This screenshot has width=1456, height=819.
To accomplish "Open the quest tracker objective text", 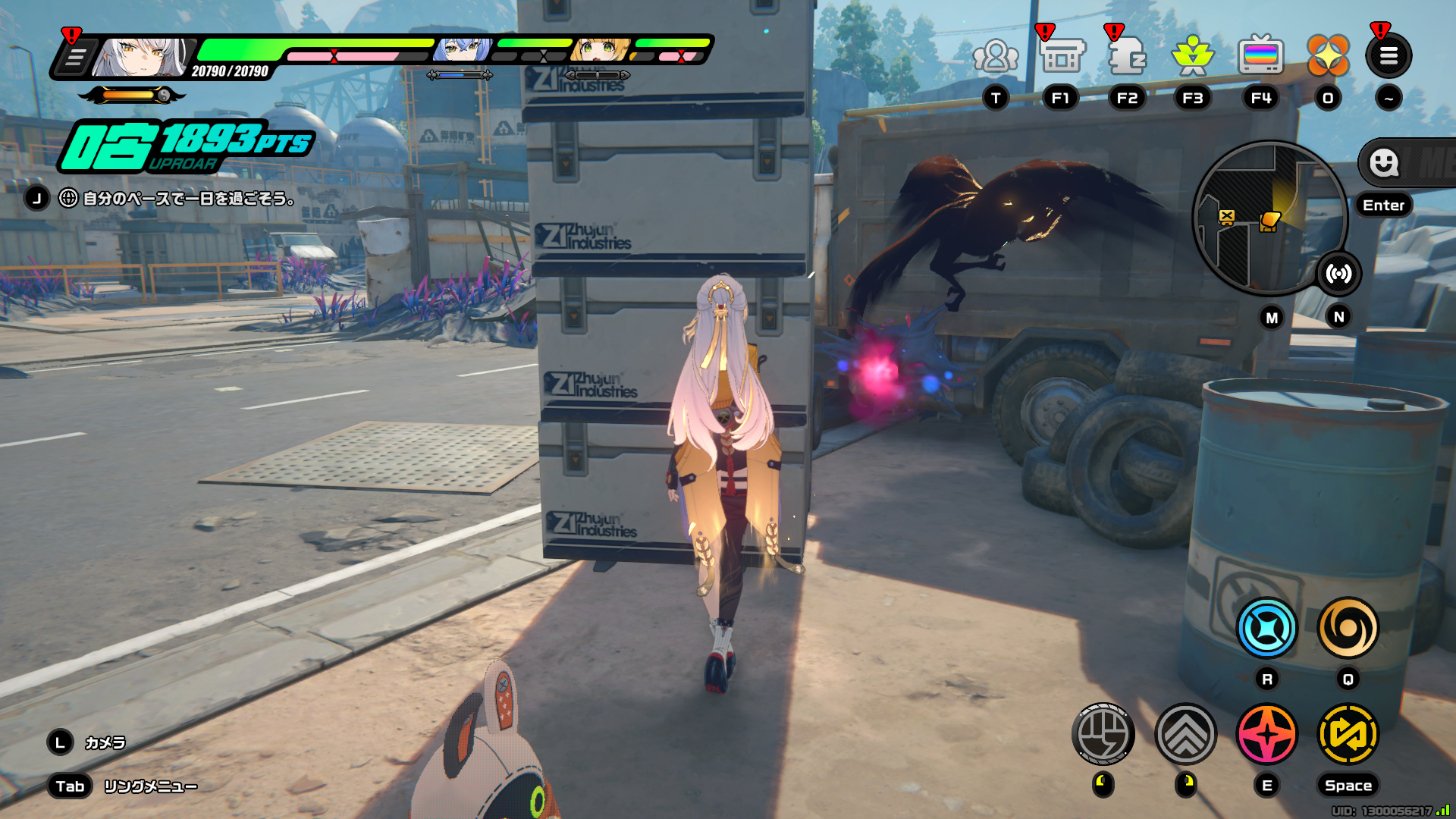I will click(x=188, y=199).
